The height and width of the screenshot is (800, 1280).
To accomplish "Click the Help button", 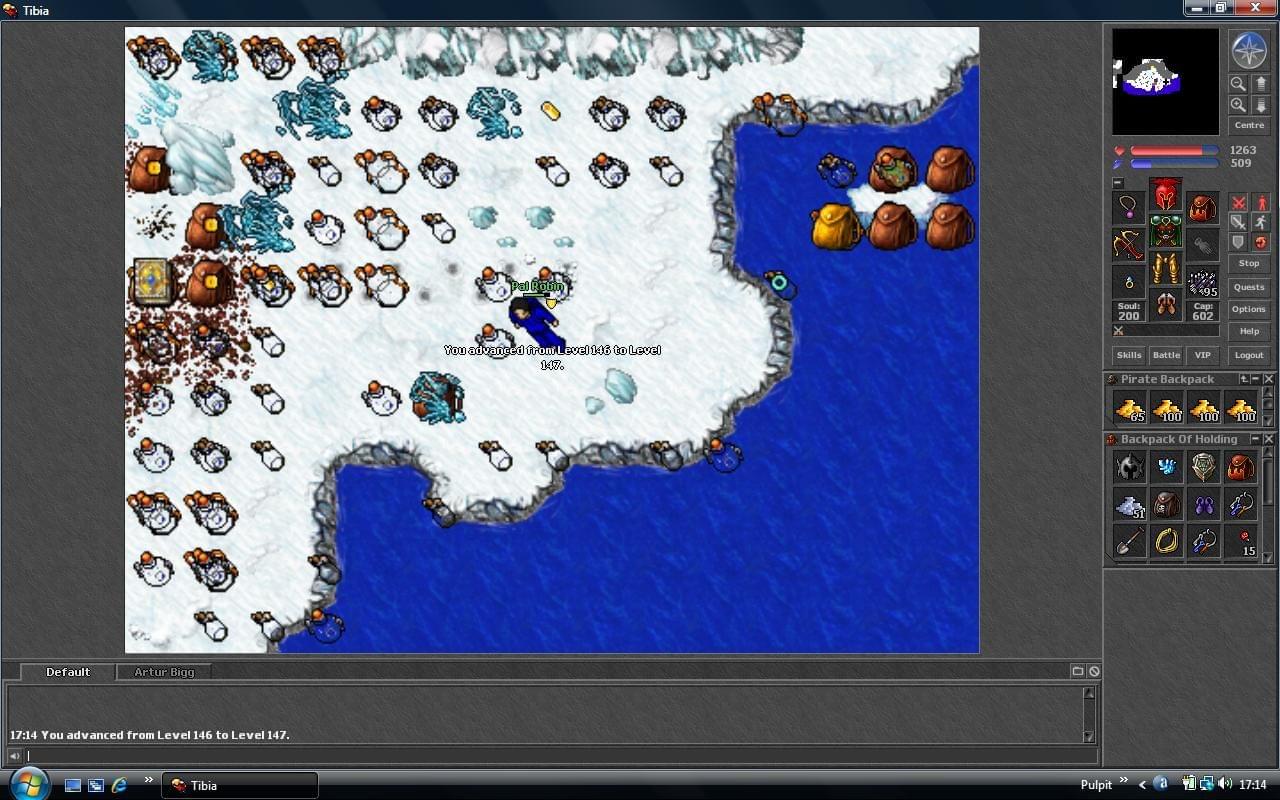I will tap(1249, 331).
